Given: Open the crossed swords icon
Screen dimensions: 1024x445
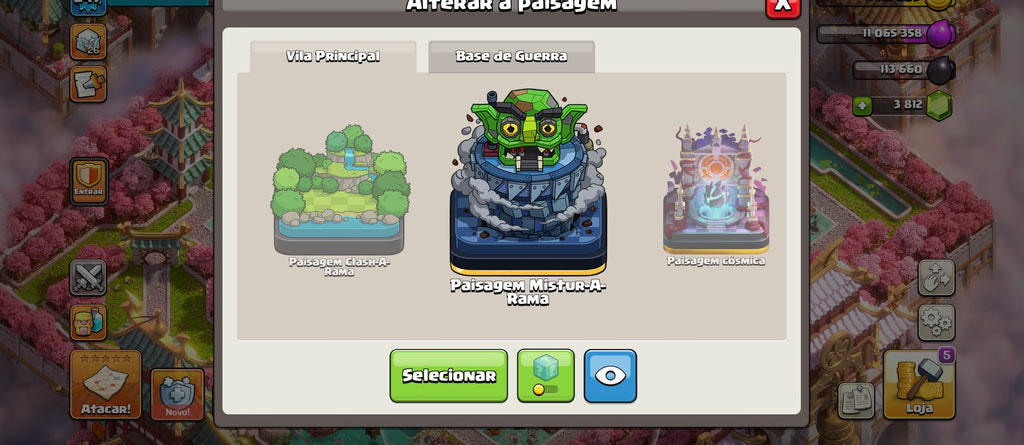Looking at the screenshot, I should [88, 277].
